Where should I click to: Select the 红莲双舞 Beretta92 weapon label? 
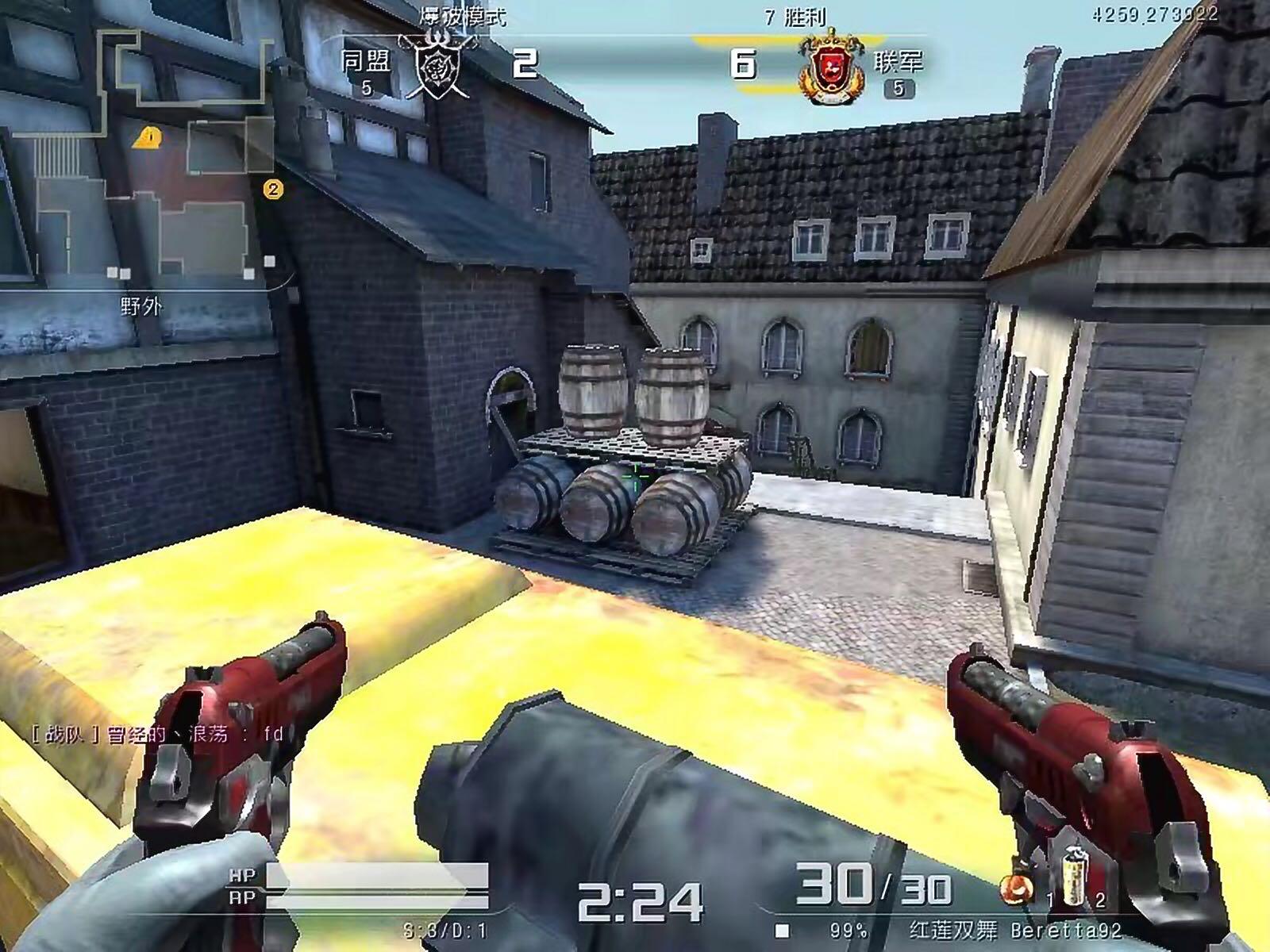click(x=1014, y=930)
